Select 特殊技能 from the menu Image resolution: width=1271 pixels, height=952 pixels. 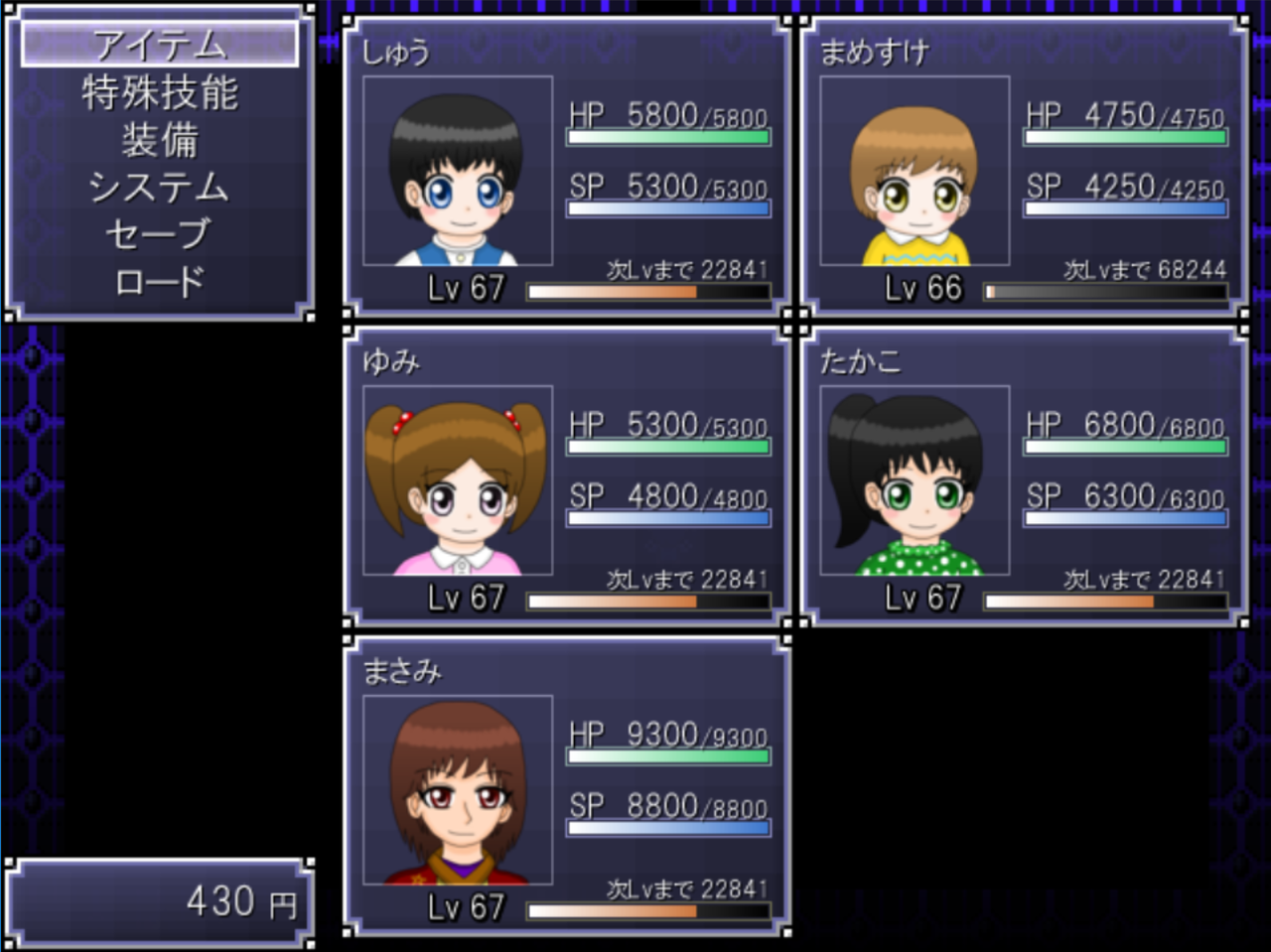[x=160, y=92]
